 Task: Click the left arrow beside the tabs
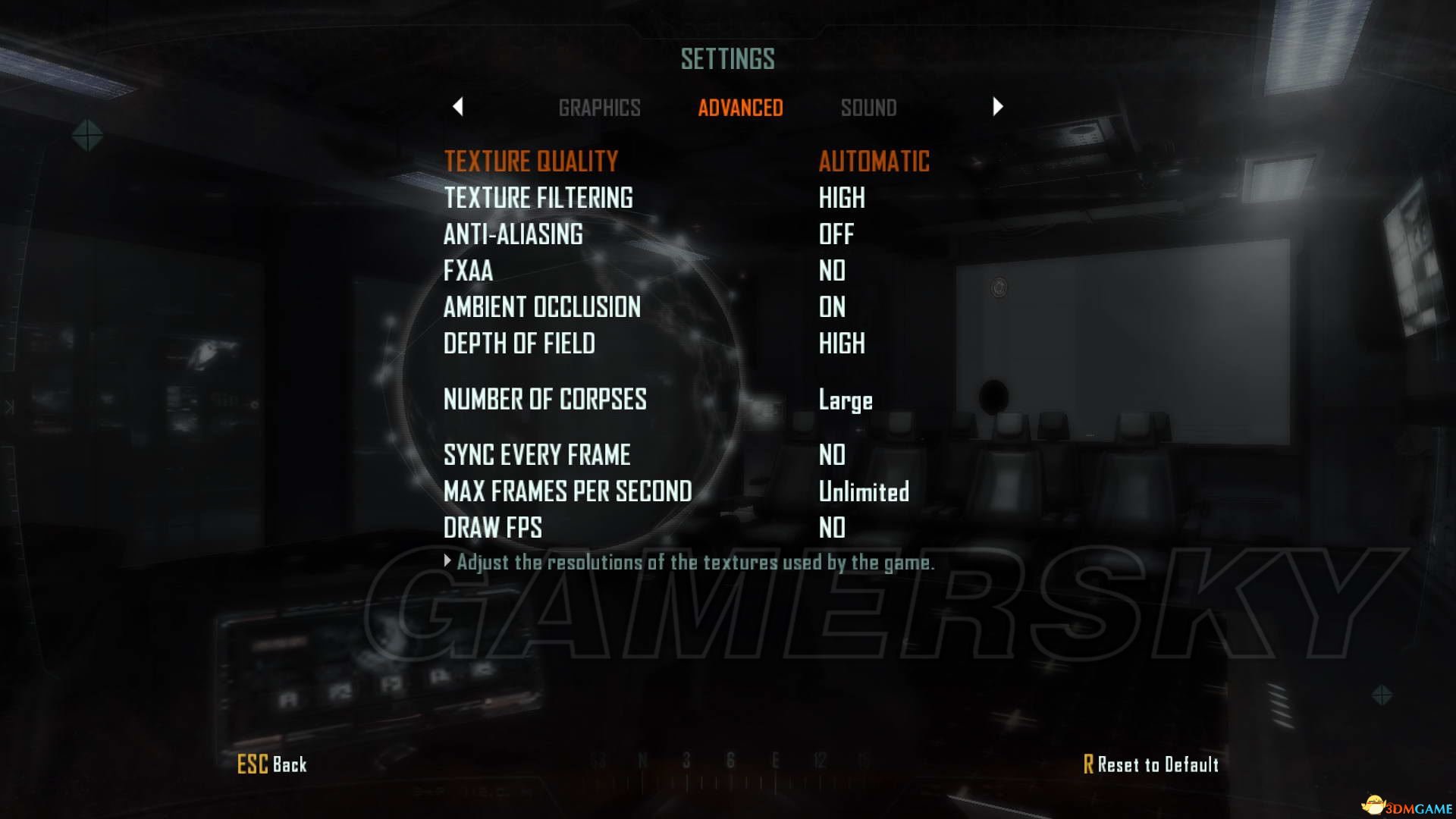[457, 107]
